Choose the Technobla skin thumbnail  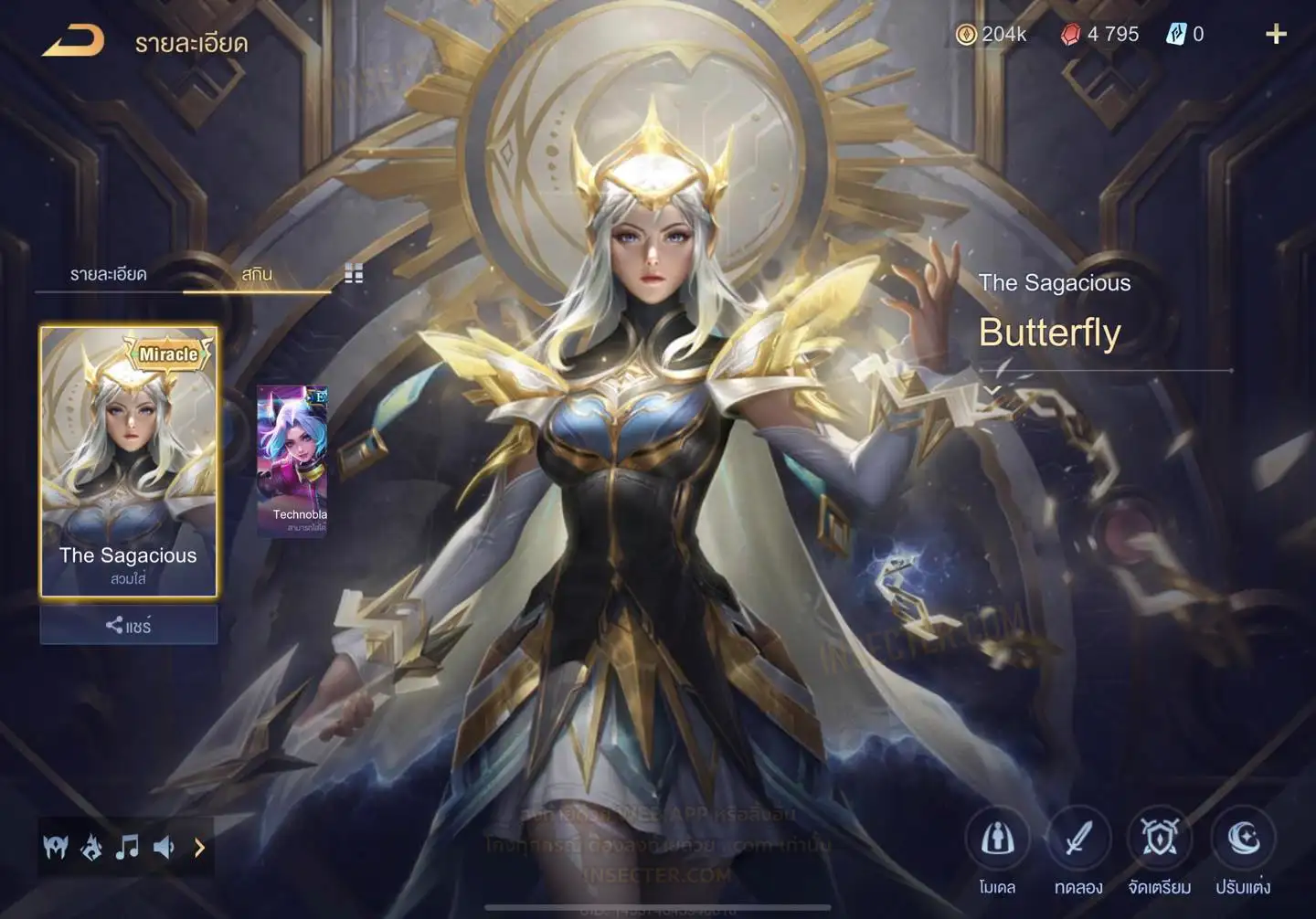[x=292, y=460]
